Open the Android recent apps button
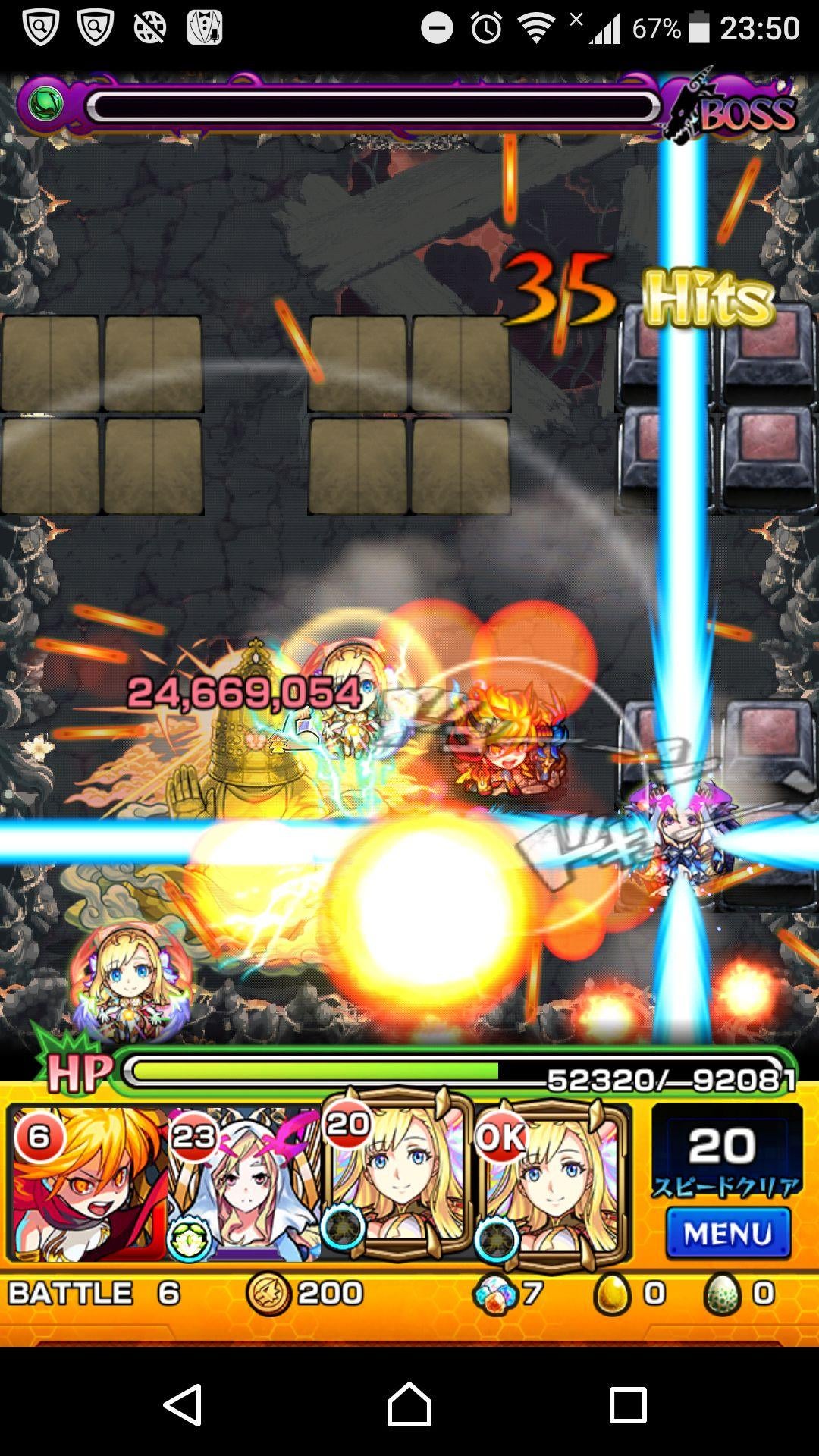Viewport: 819px width, 1456px height. (628, 1404)
